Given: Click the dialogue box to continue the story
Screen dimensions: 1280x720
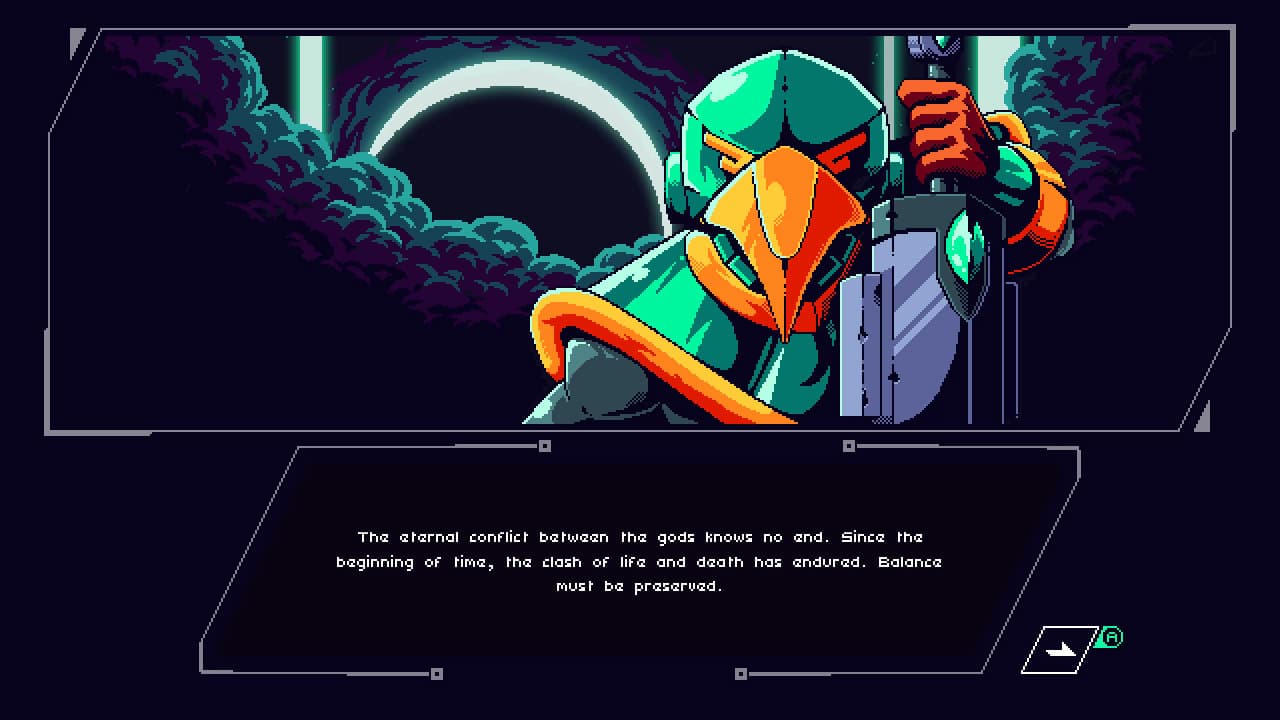Looking at the screenshot, I should (640, 560).
